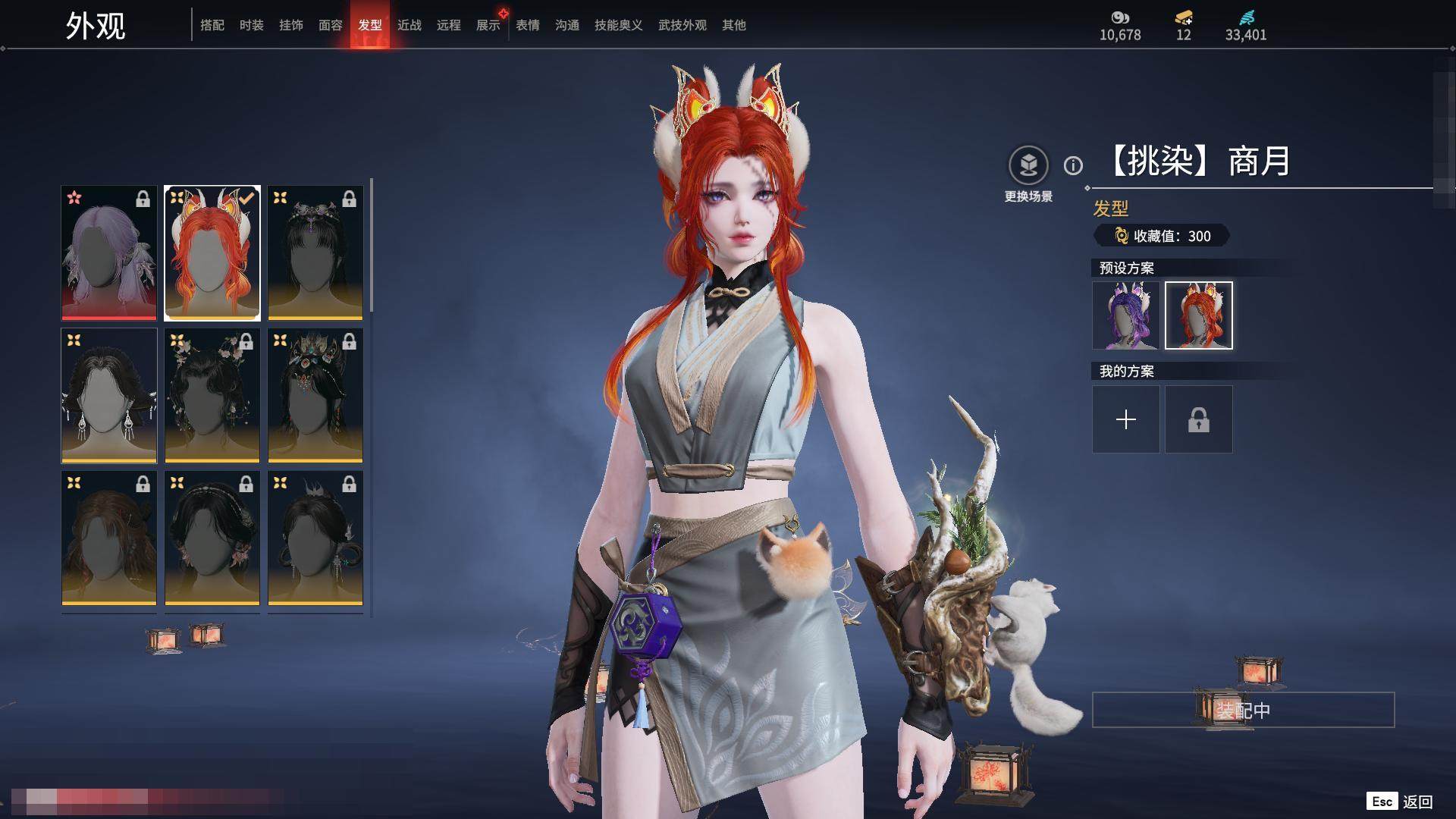Open the 展示 tab
This screenshot has height=819, width=1456.
[488, 25]
